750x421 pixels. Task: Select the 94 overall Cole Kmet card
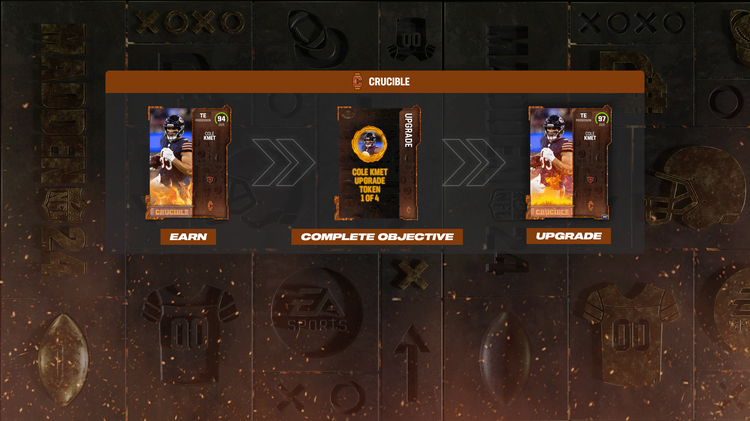[189, 162]
